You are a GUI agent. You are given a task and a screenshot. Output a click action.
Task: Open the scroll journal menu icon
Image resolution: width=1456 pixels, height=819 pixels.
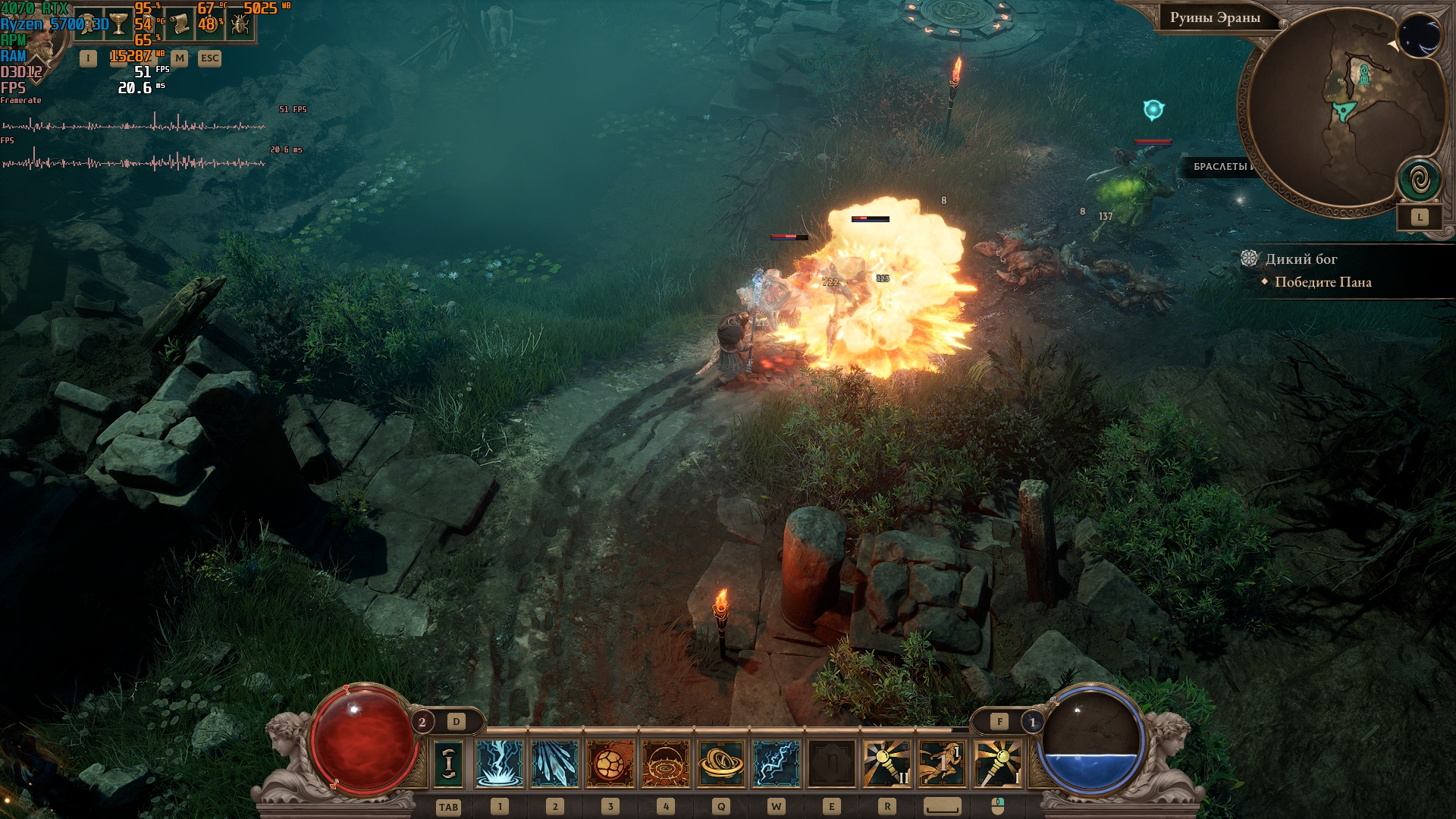pos(180,25)
